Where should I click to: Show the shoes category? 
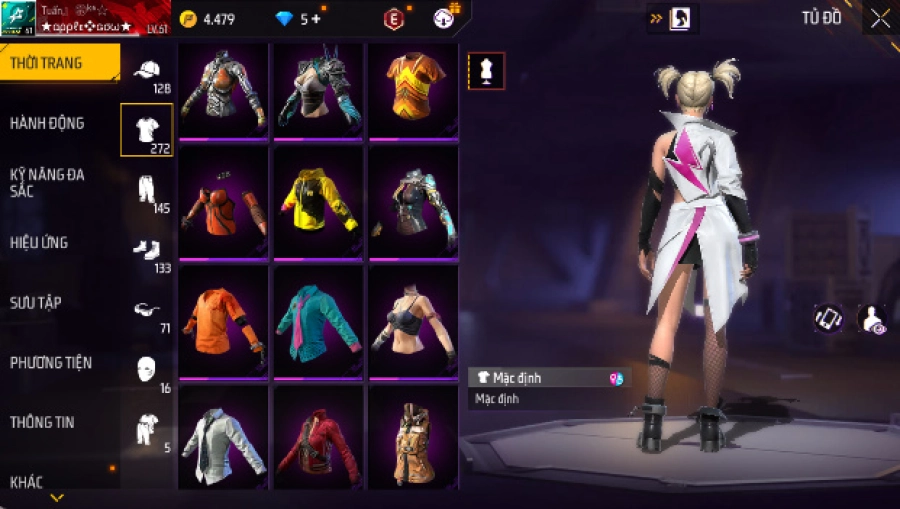[147, 250]
